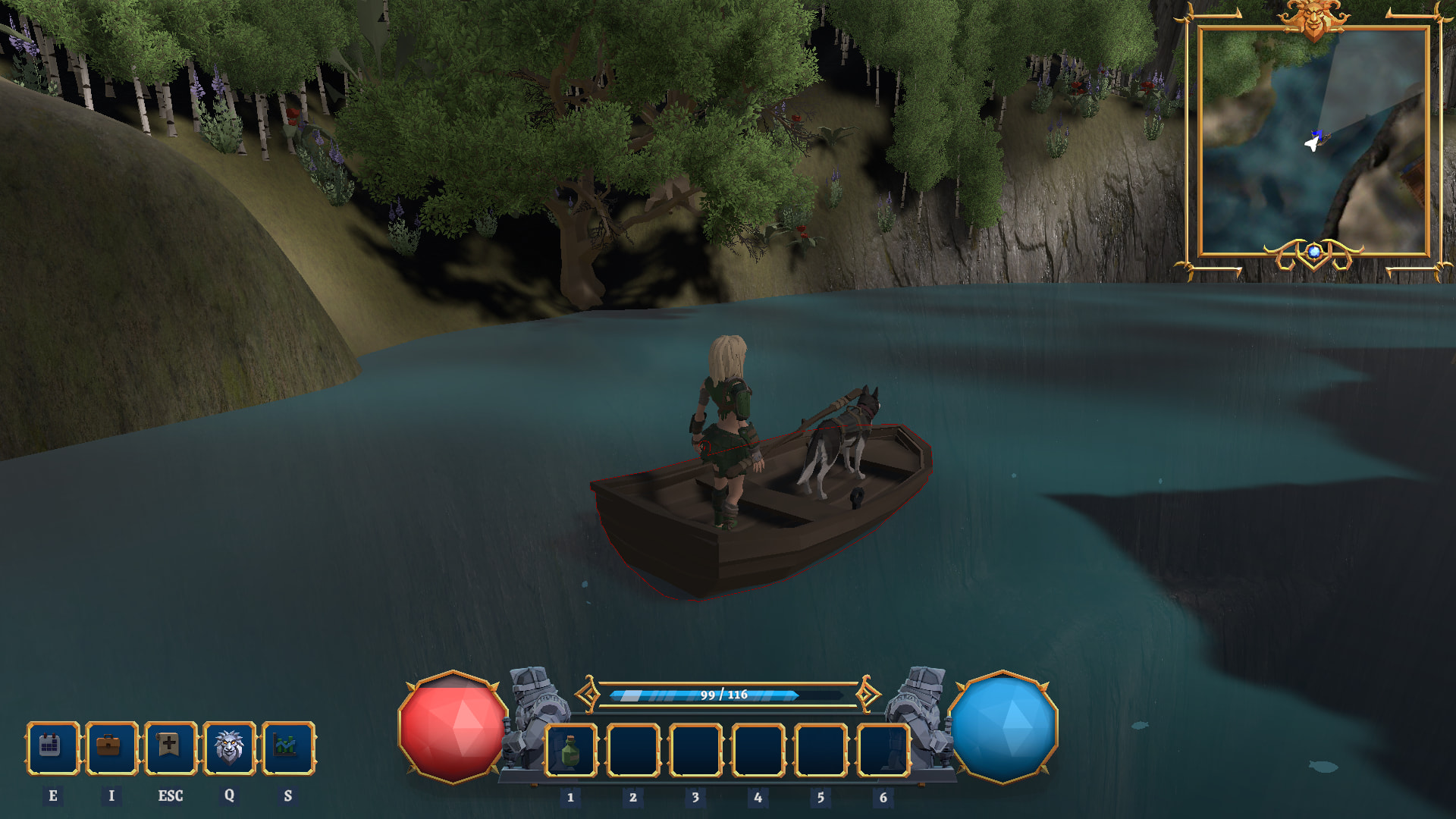Image resolution: width=1456 pixels, height=819 pixels.
Task: Click the banner with plus sign icon
Action: click(x=170, y=748)
